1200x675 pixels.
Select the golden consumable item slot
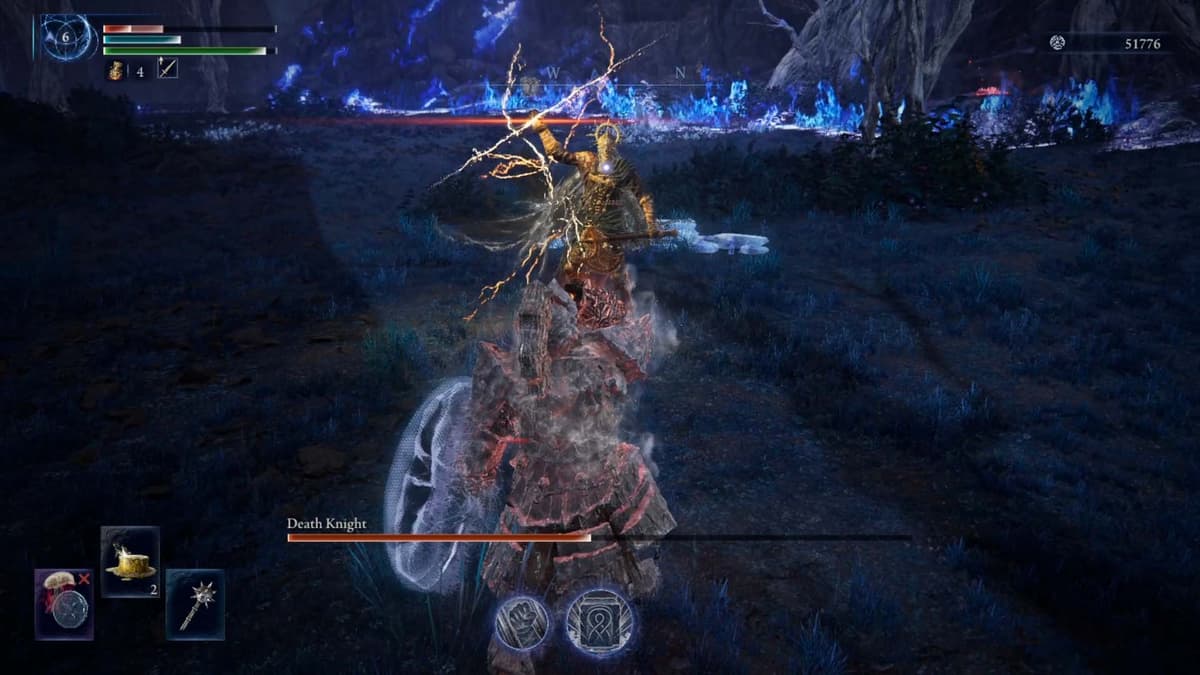[130, 561]
